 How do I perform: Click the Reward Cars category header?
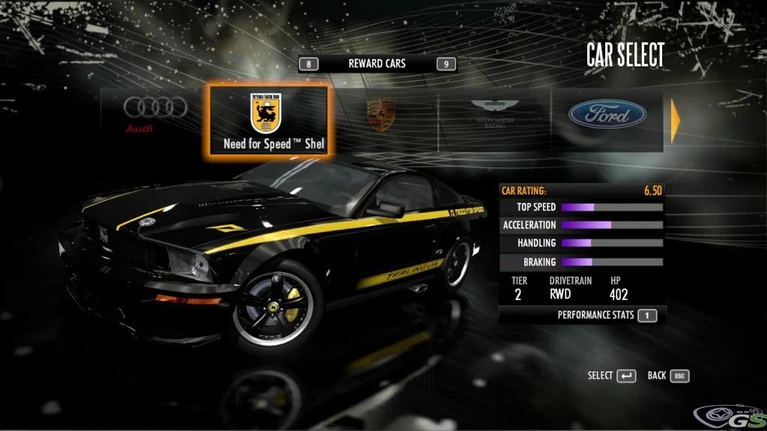[376, 64]
